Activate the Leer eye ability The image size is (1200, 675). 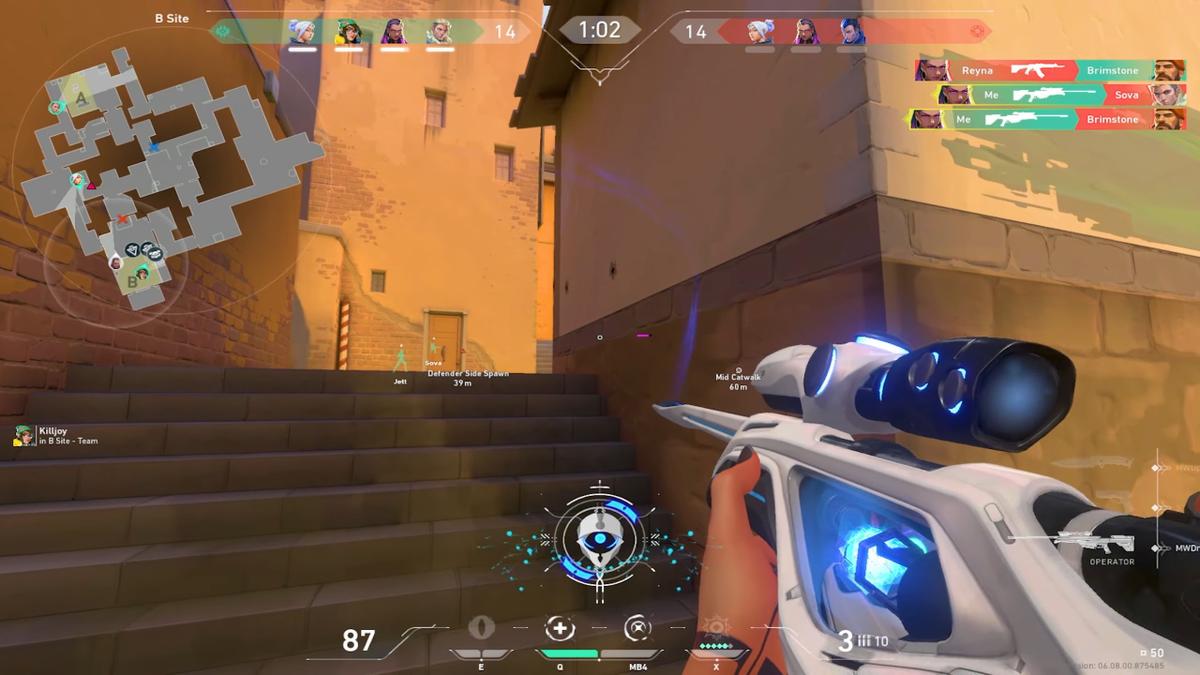point(482,629)
